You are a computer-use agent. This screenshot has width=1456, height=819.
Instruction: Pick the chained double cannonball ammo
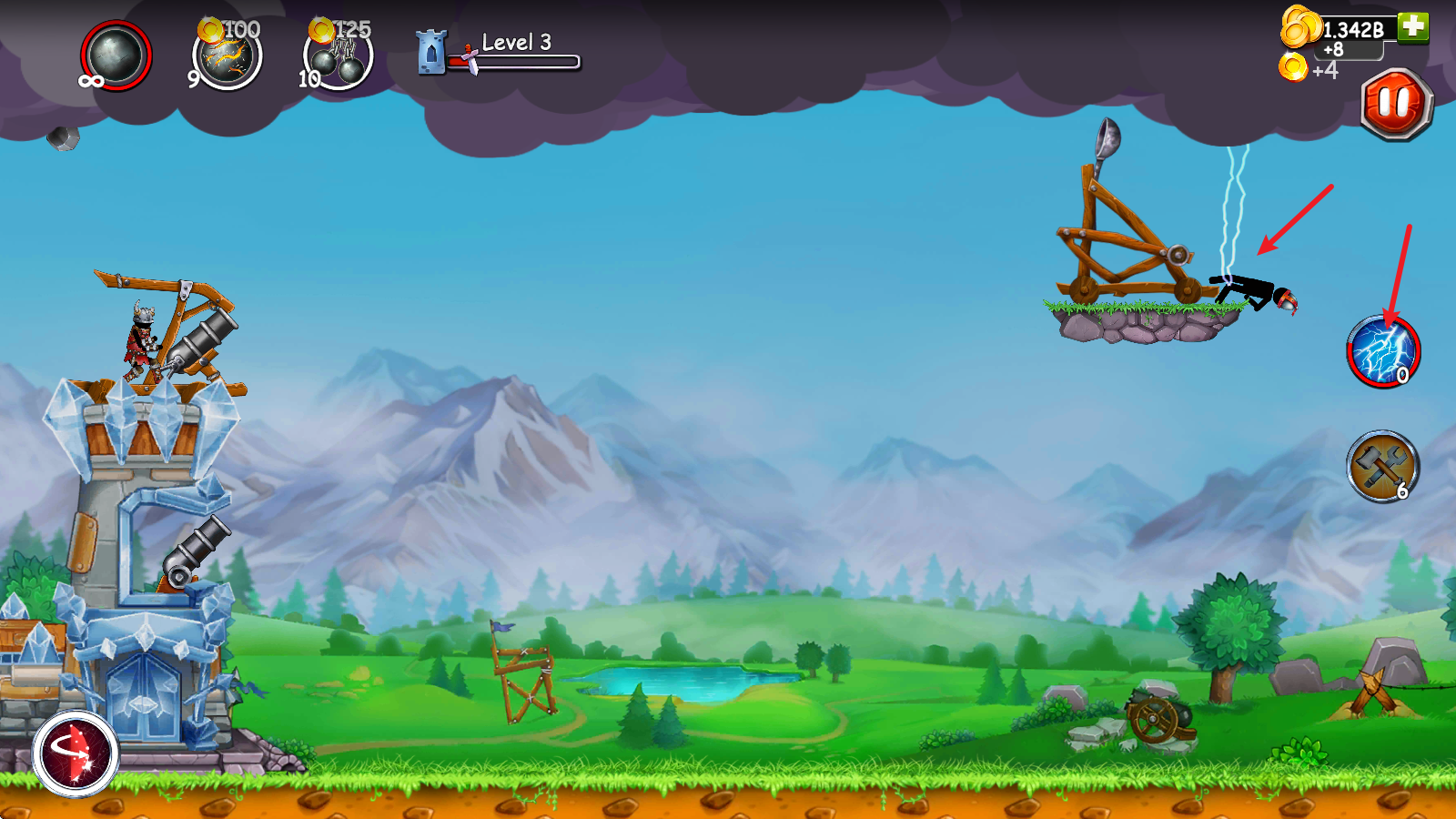tap(338, 58)
